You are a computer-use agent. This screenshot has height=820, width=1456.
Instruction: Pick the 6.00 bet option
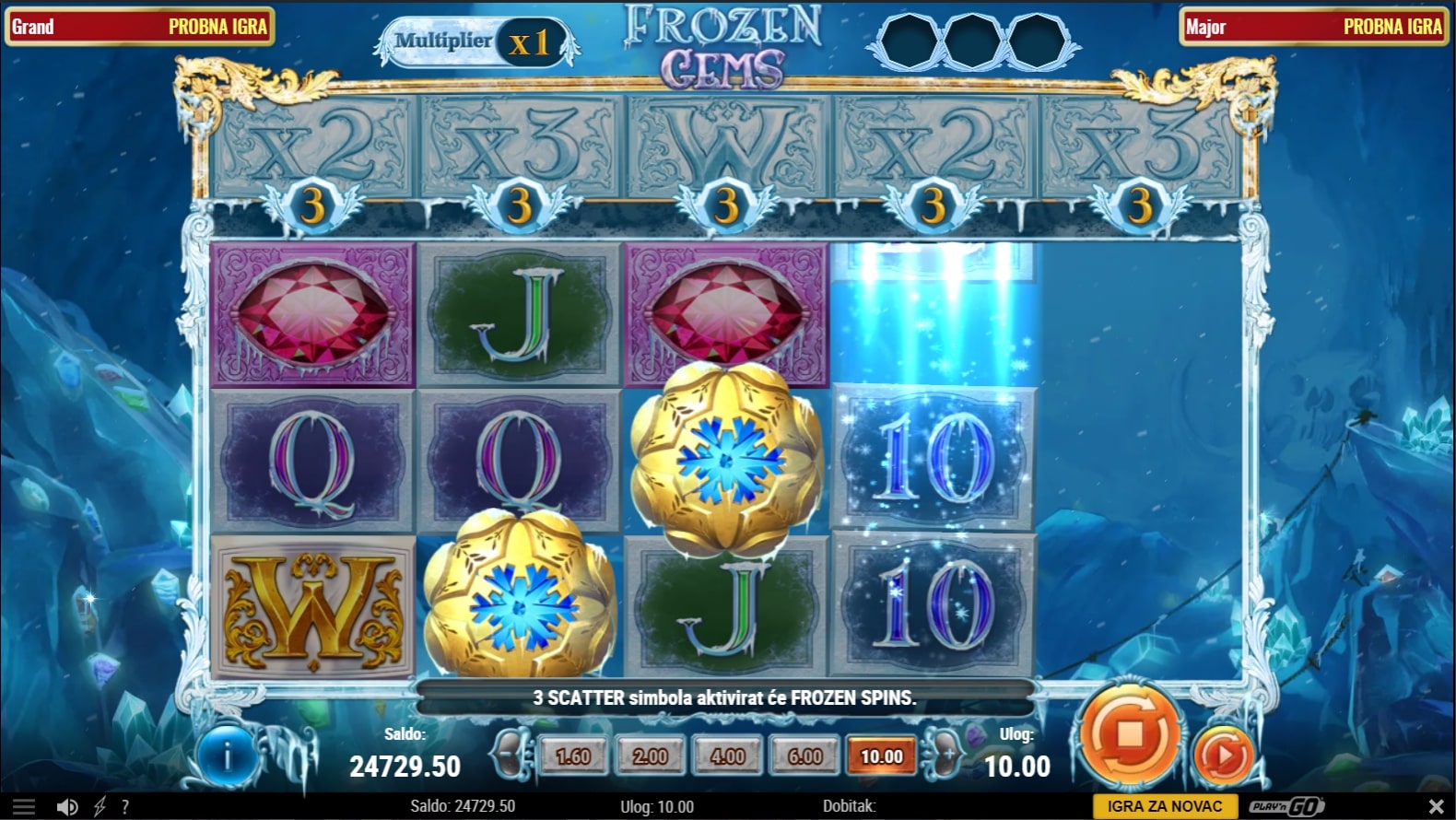pos(804,756)
